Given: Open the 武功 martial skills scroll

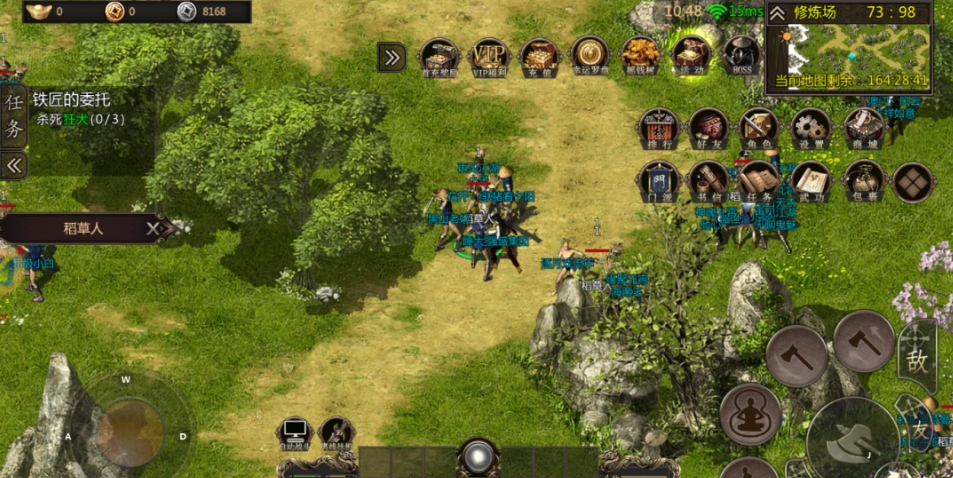Looking at the screenshot, I should point(811,181).
